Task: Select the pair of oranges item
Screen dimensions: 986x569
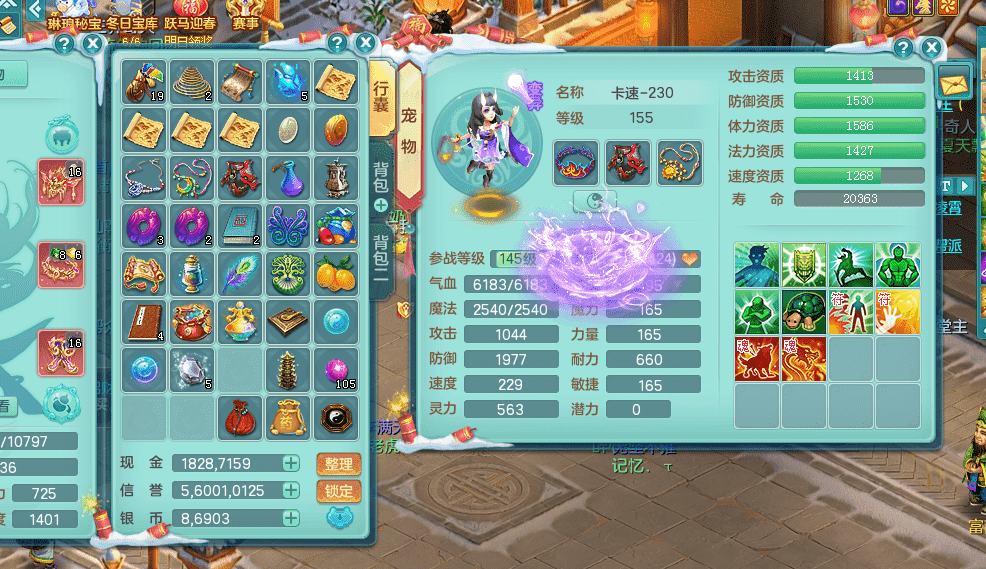Action: 338,272
